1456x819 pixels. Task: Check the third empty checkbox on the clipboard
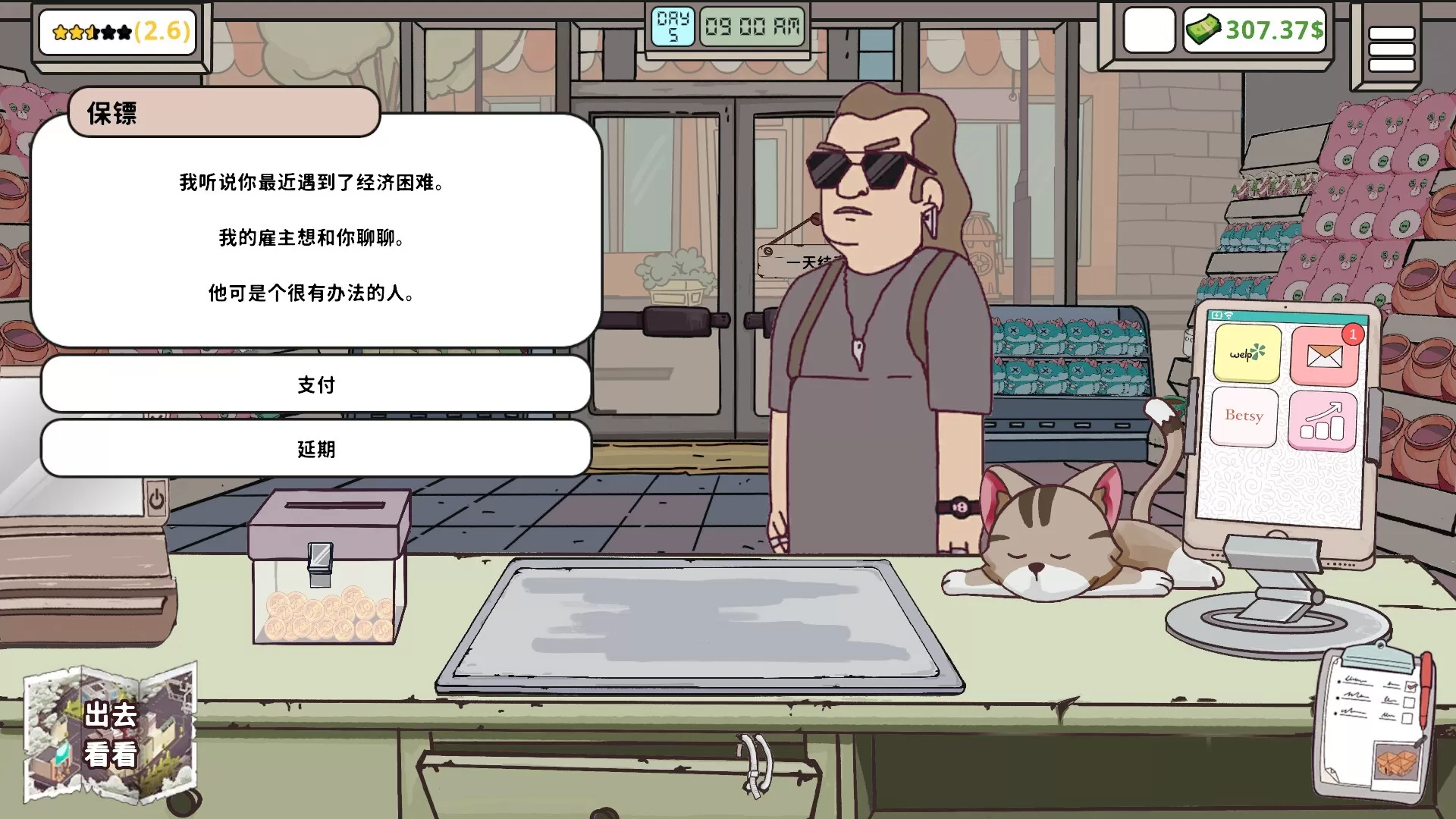[x=1407, y=719]
